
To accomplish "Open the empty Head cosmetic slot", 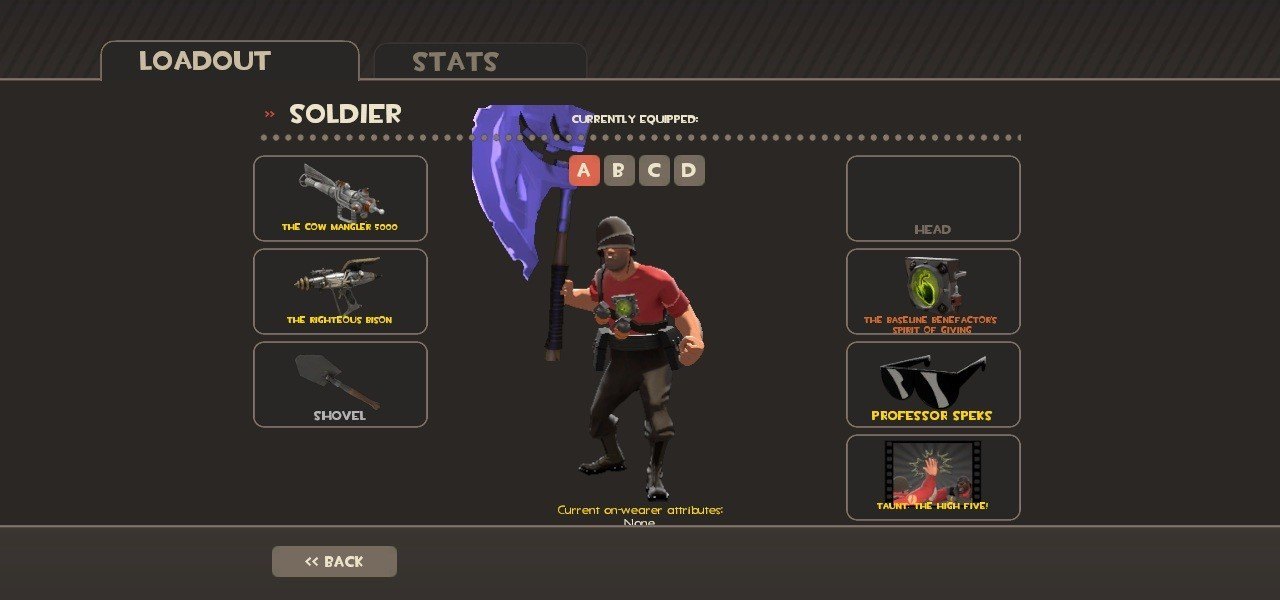I will 933,198.
